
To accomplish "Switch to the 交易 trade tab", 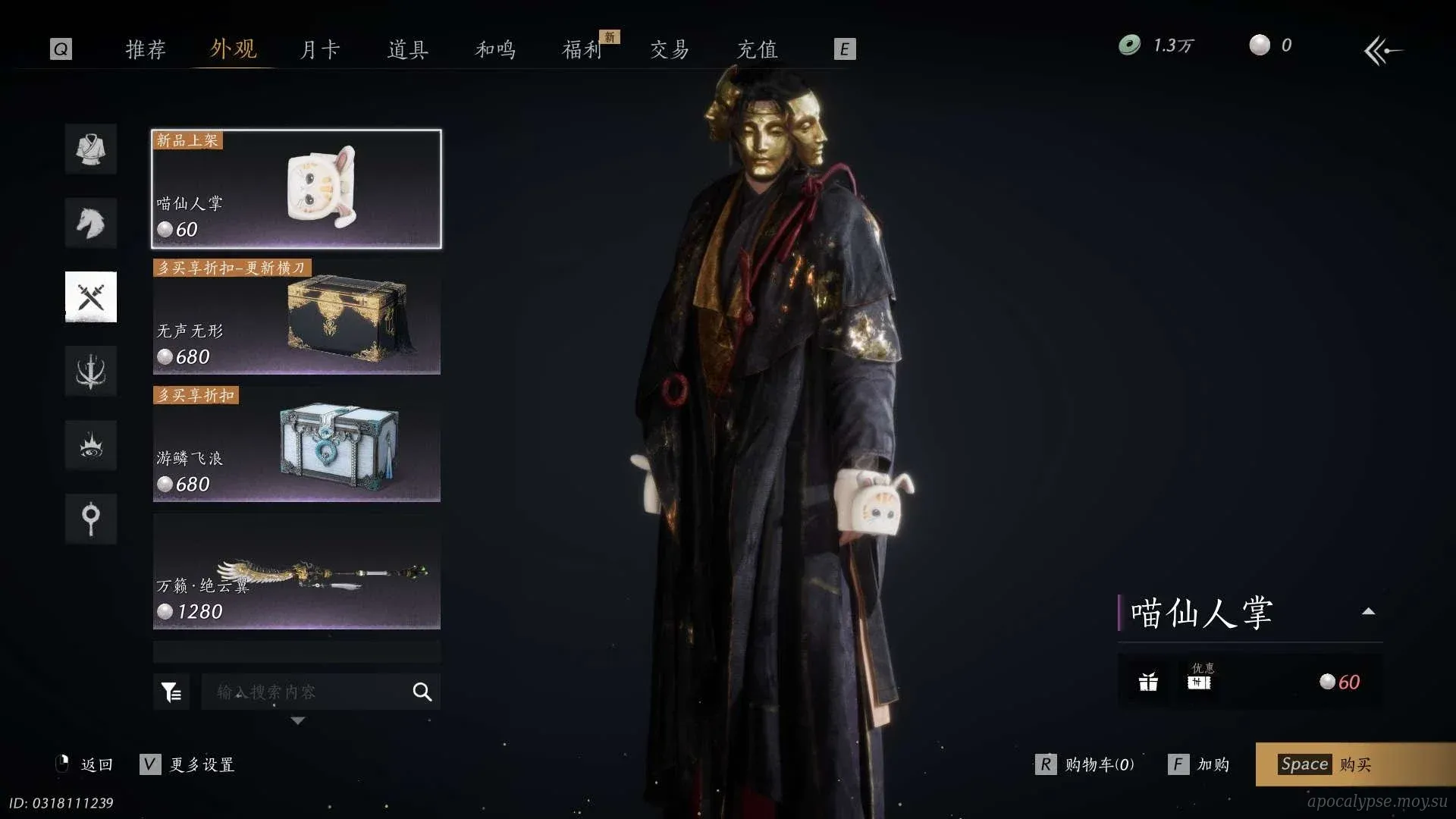I will (670, 49).
